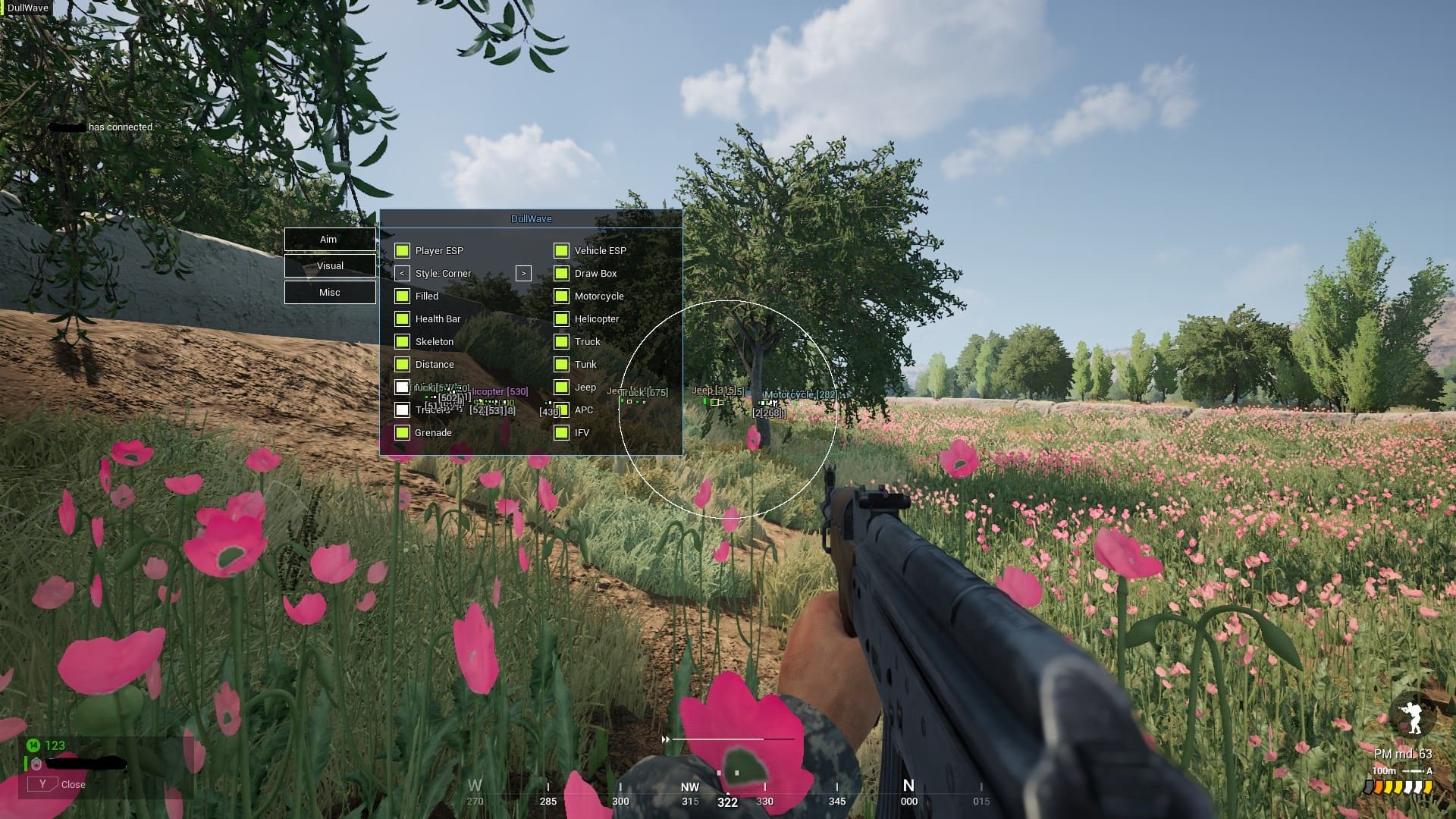Toggle the Jeep checkbox
The image size is (1456, 819).
click(x=561, y=388)
